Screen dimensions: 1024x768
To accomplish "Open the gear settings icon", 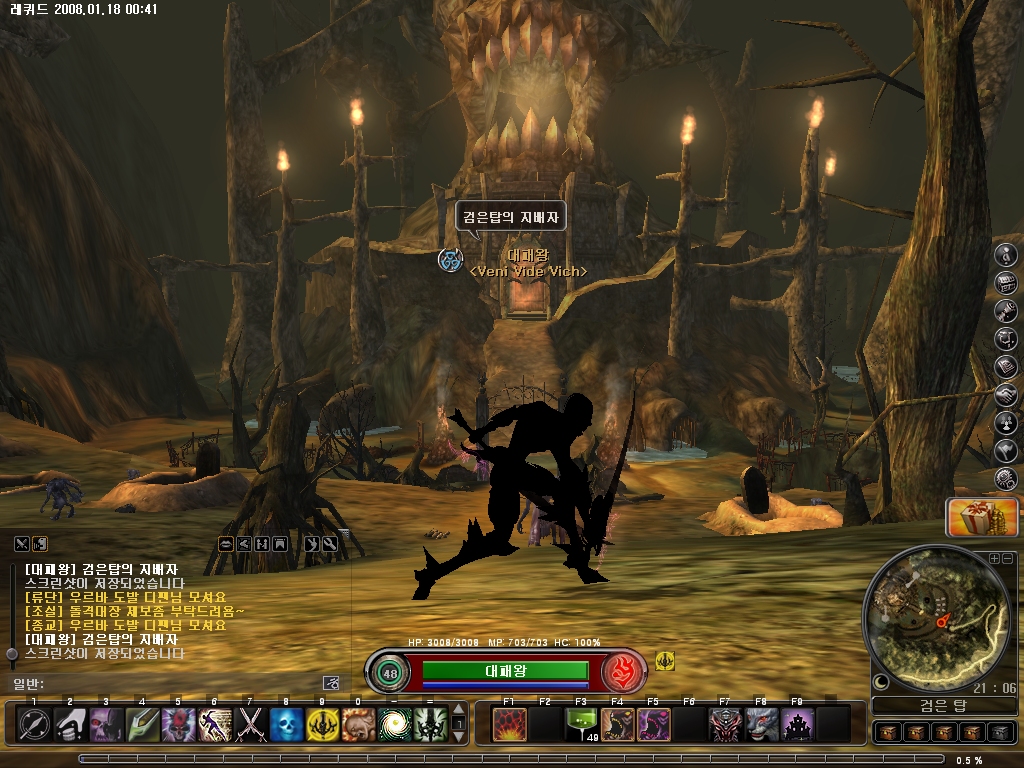I will point(1006,479).
